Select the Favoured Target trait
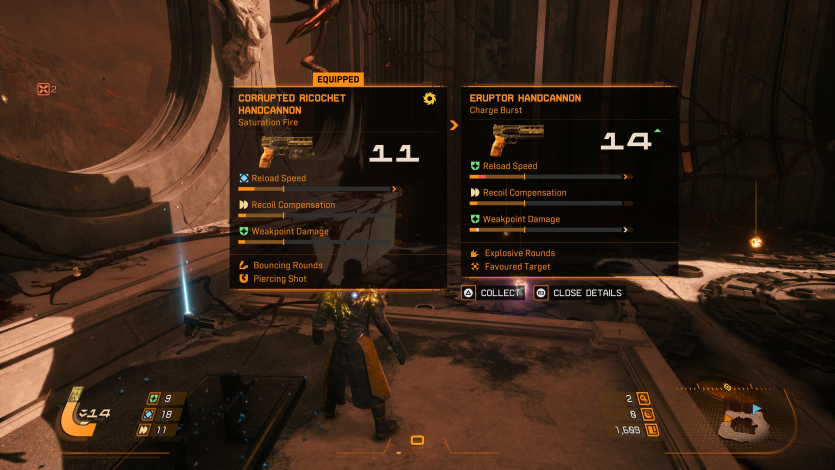835x470 pixels. pos(519,267)
